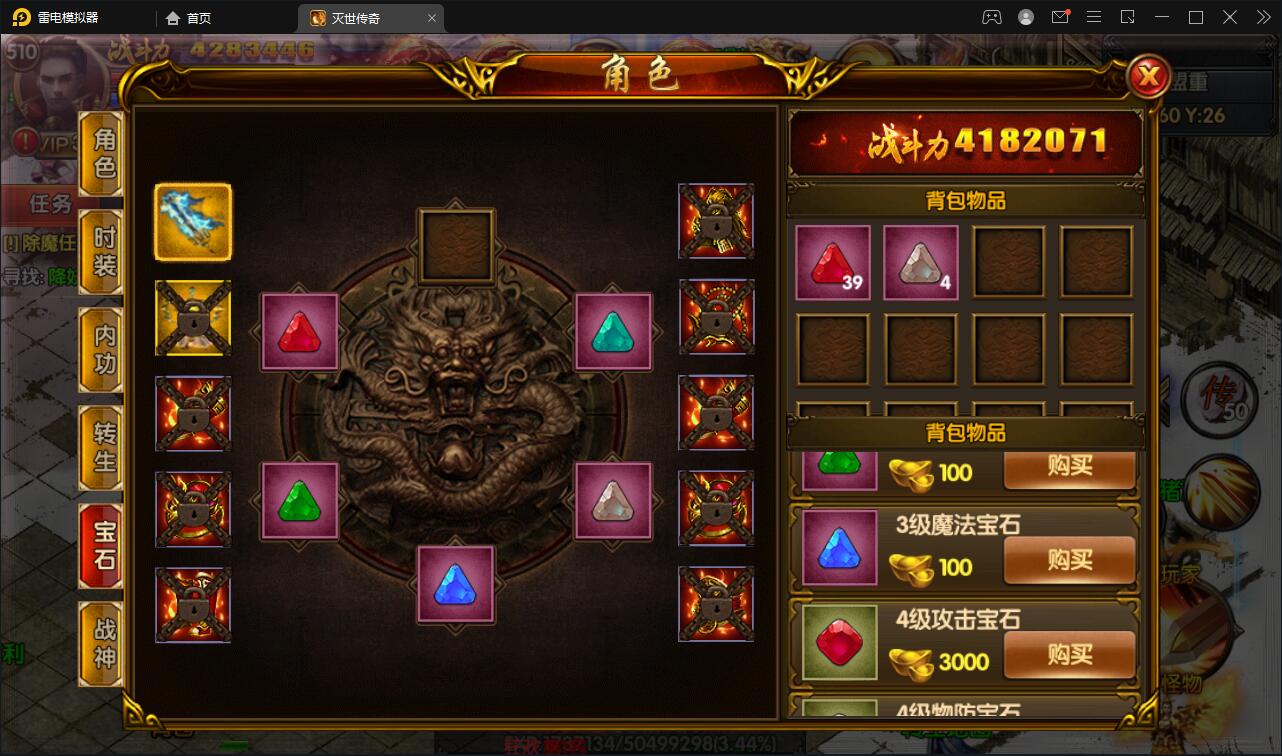This screenshot has width=1282, height=756.
Task: Switch to the 宝石 sidebar tab
Action: pos(99,545)
